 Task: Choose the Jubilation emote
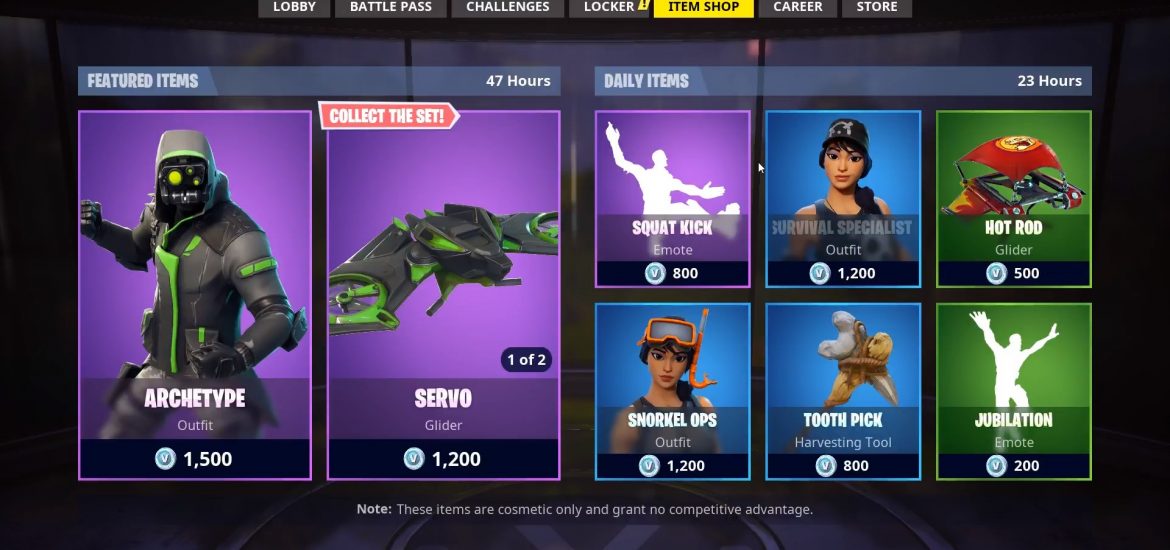point(1013,391)
